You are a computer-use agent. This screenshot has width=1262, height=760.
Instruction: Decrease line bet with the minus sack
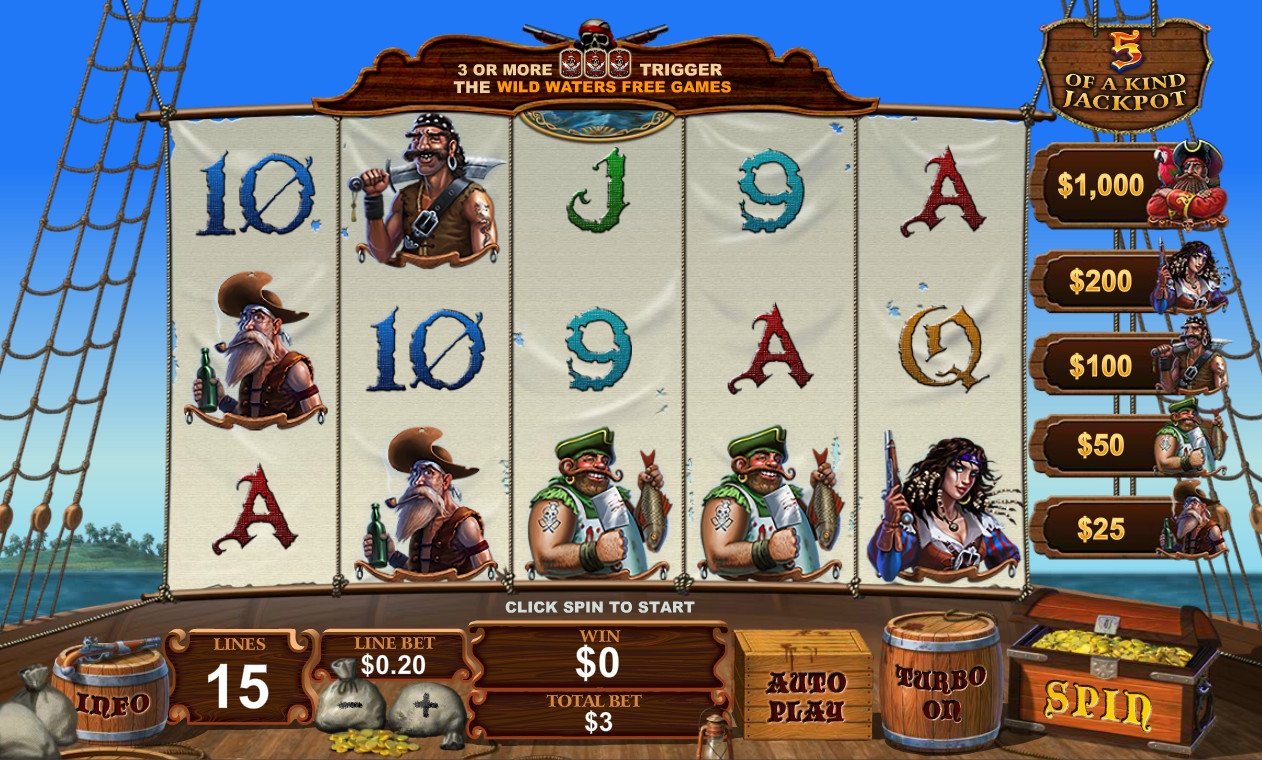(x=350, y=704)
